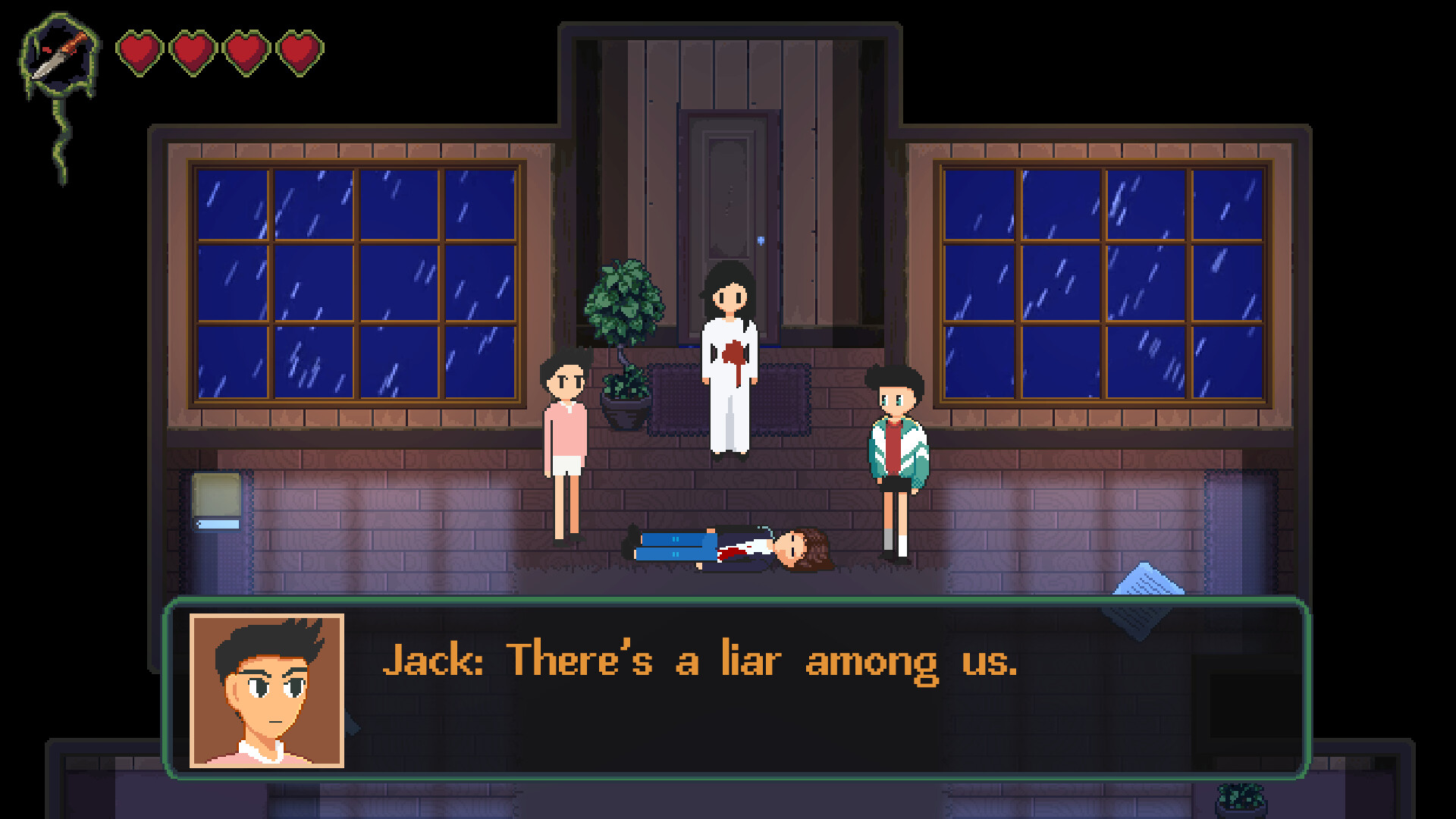
Task: Click the boy wearing the teal jacket
Action: (x=896, y=447)
